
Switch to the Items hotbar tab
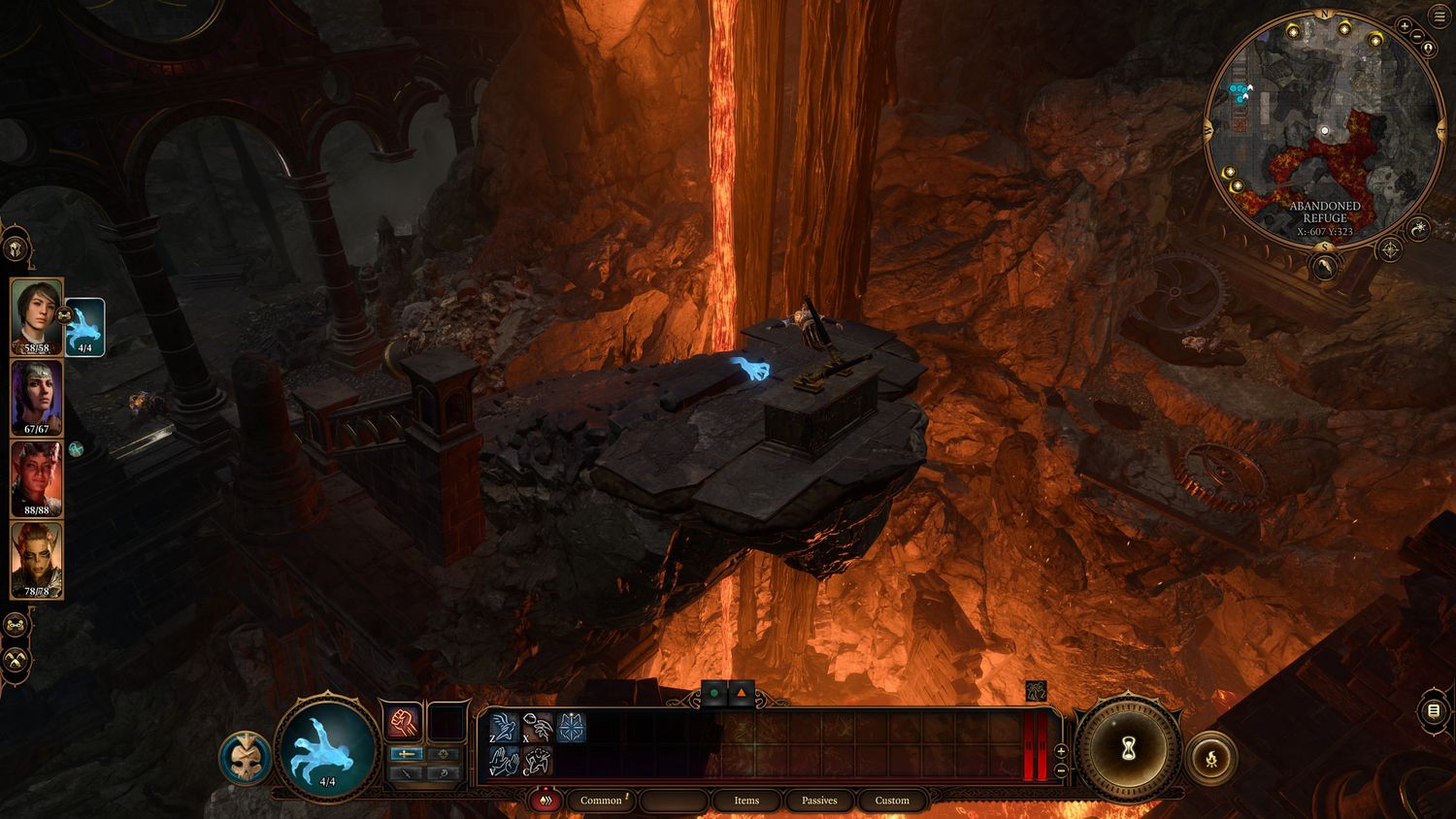point(746,801)
